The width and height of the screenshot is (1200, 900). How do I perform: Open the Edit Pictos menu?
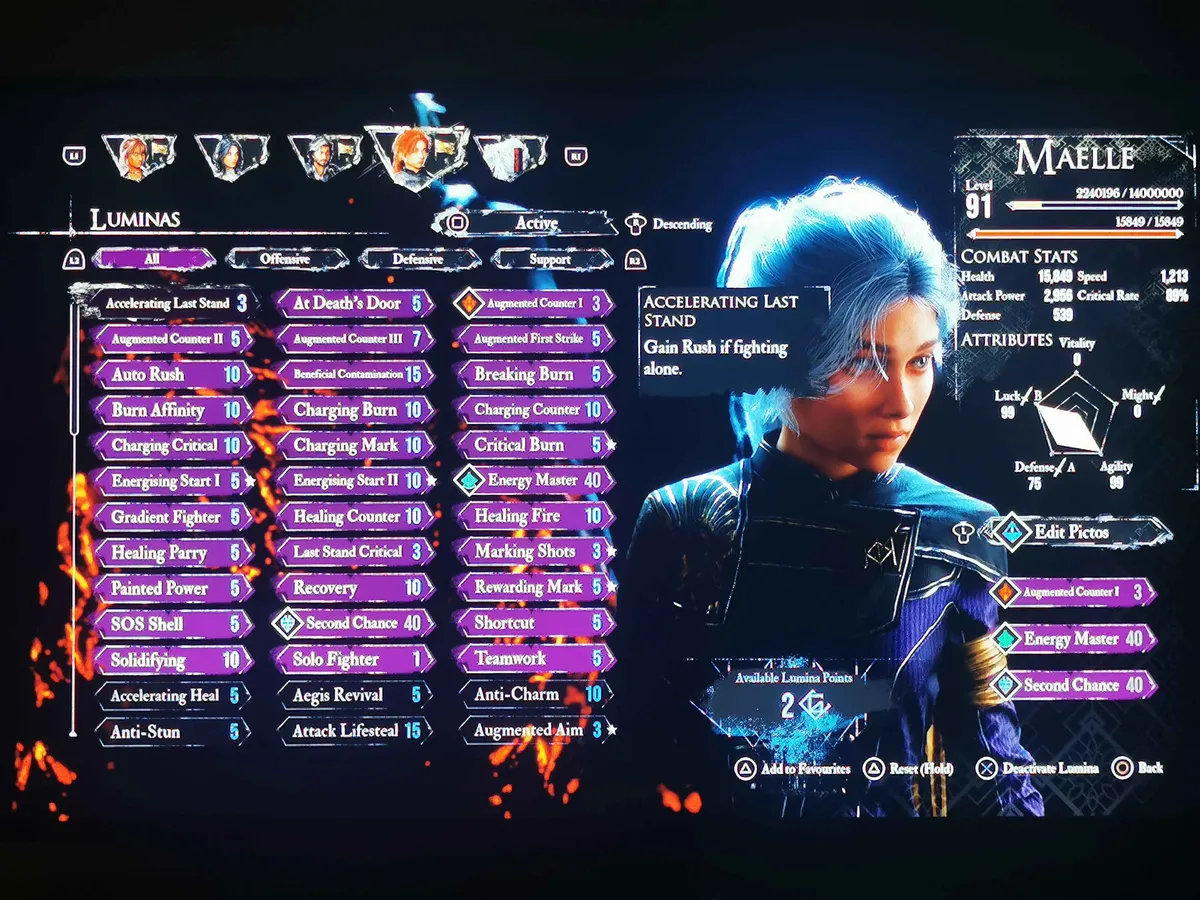[1070, 531]
